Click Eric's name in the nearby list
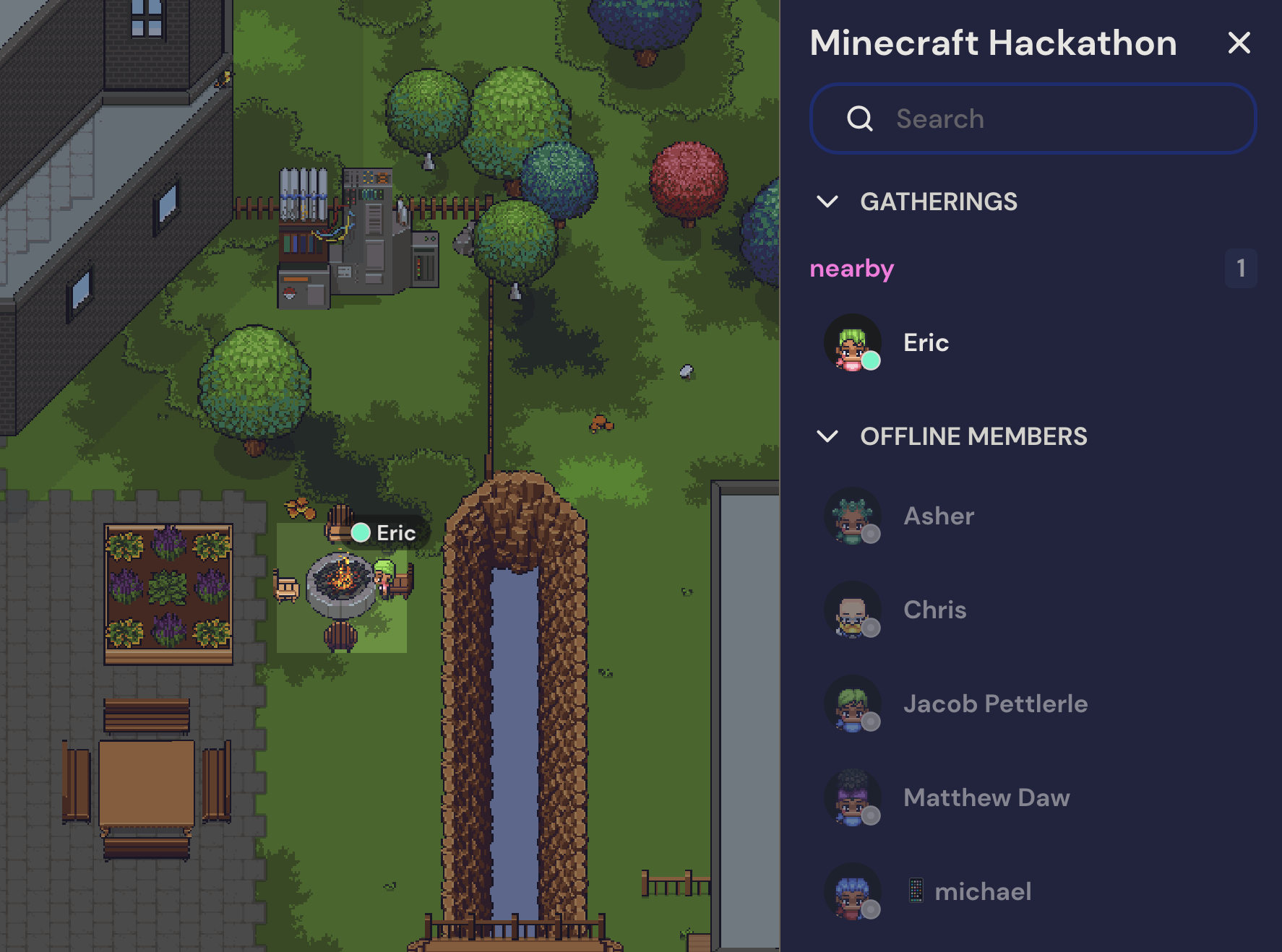Image resolution: width=1282 pixels, height=952 pixels. coord(926,344)
